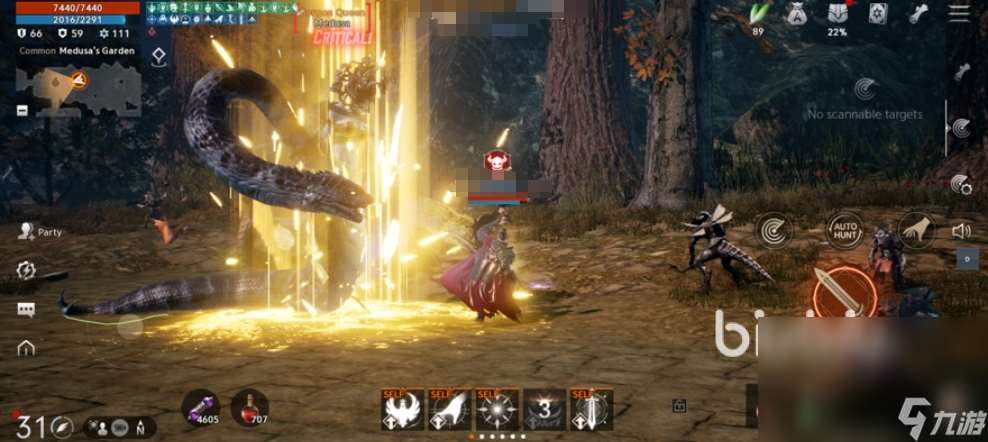Use the purple scroll item with 4605
This screenshot has height=442, width=988.
click(x=199, y=407)
